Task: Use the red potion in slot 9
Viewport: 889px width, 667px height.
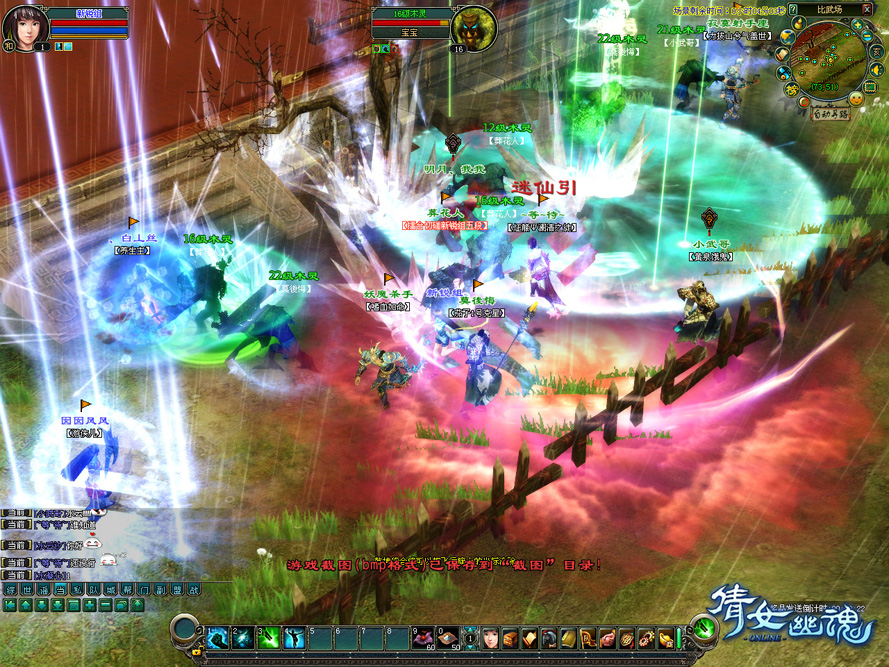Action: (x=424, y=636)
